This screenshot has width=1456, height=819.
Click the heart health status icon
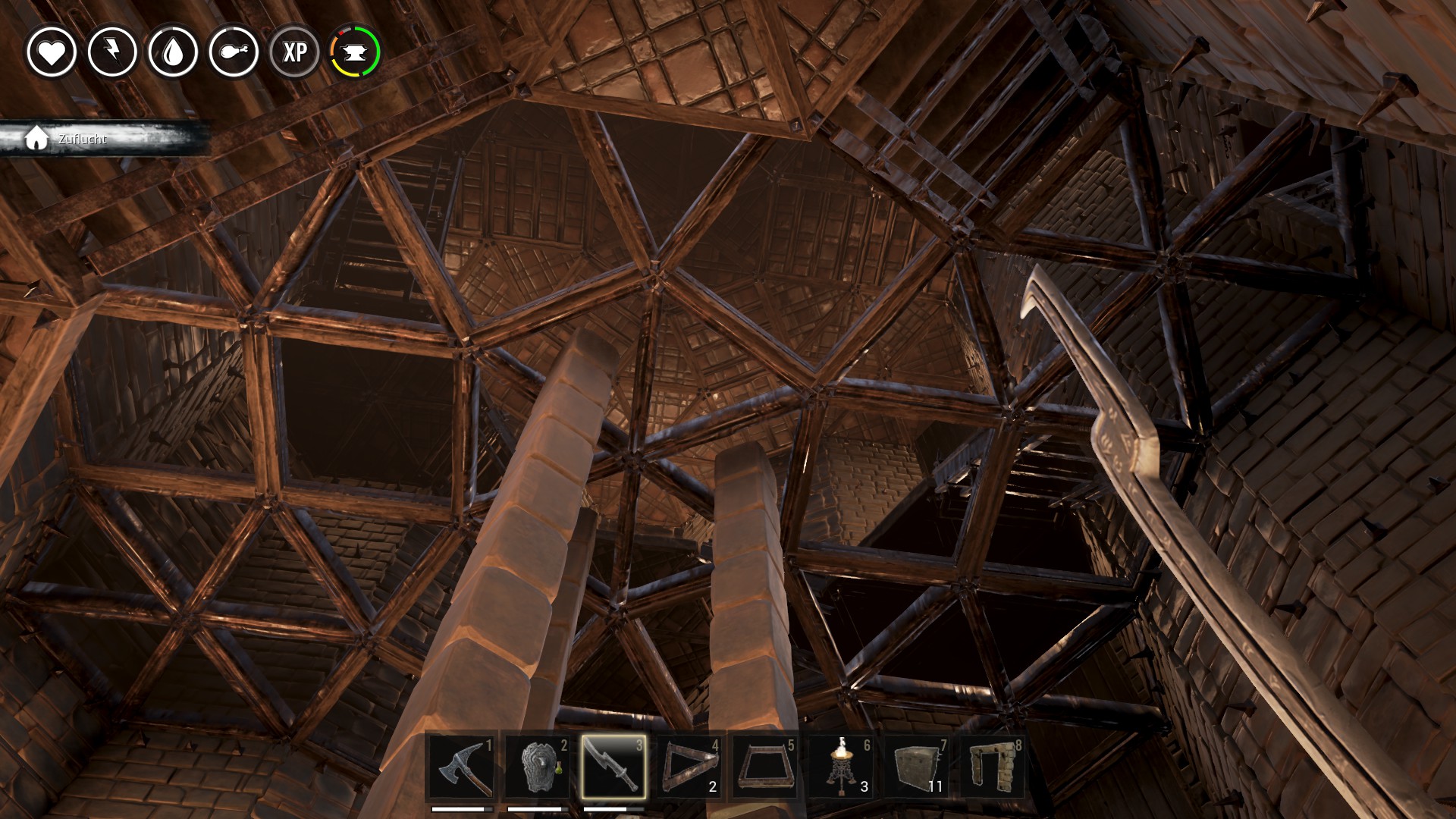(52, 52)
